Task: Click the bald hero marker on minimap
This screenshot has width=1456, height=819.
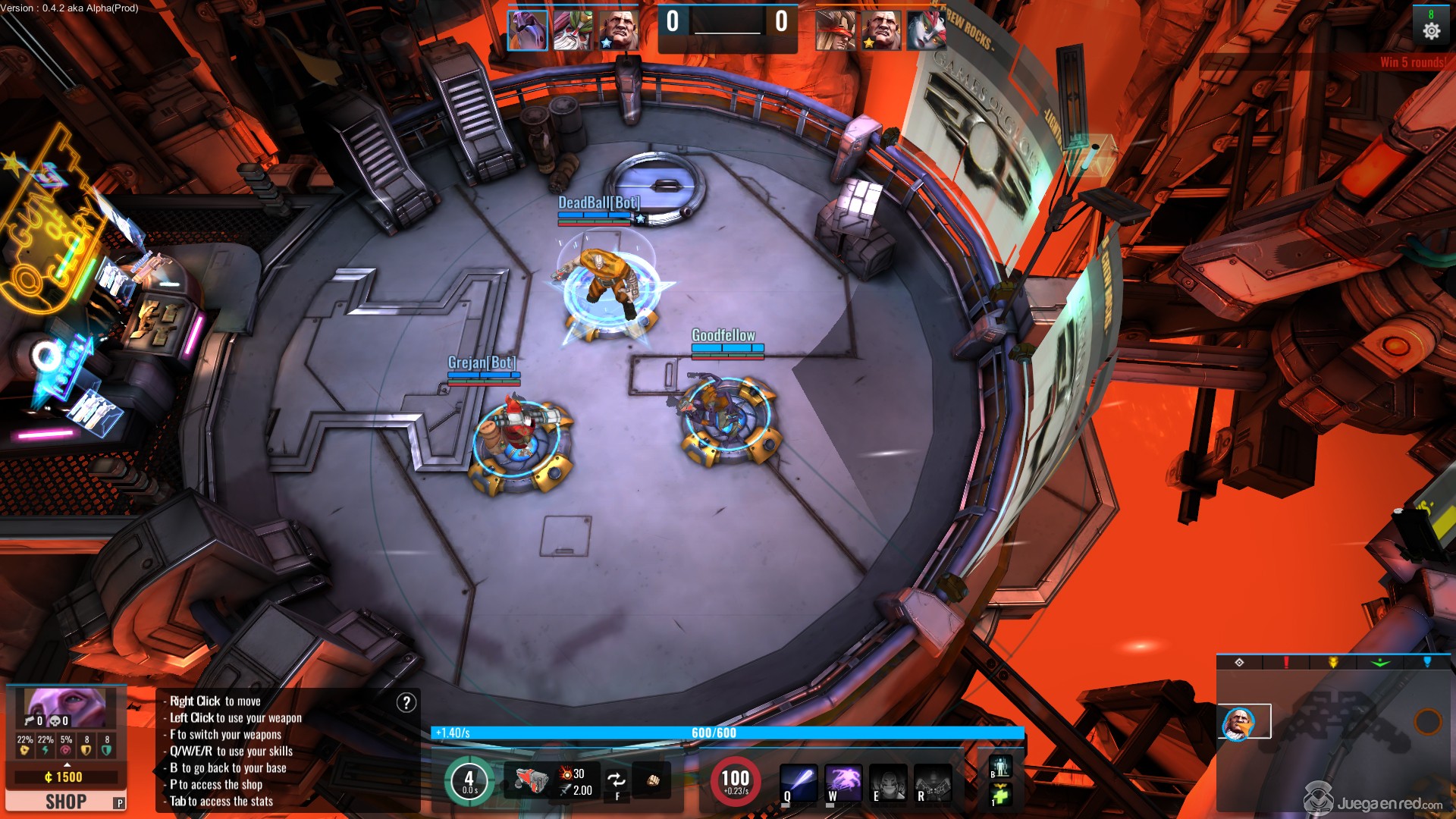Action: point(1238,723)
